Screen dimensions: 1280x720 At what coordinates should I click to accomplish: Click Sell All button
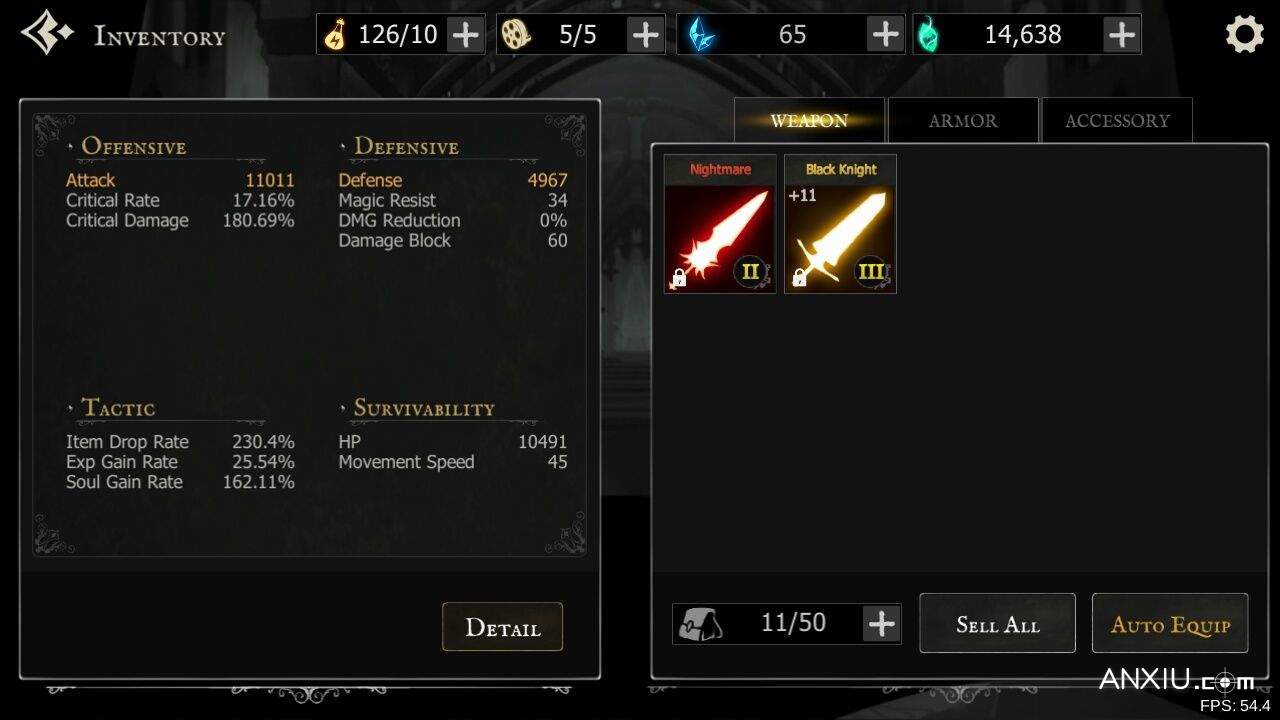pyautogui.click(x=997, y=624)
